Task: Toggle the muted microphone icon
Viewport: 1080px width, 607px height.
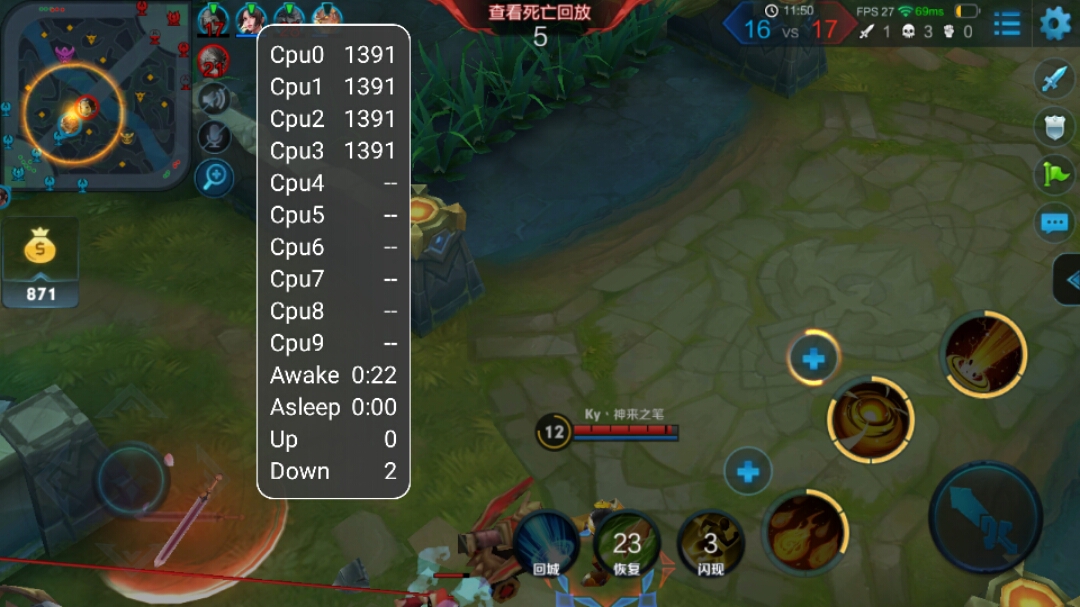Action: click(214, 138)
